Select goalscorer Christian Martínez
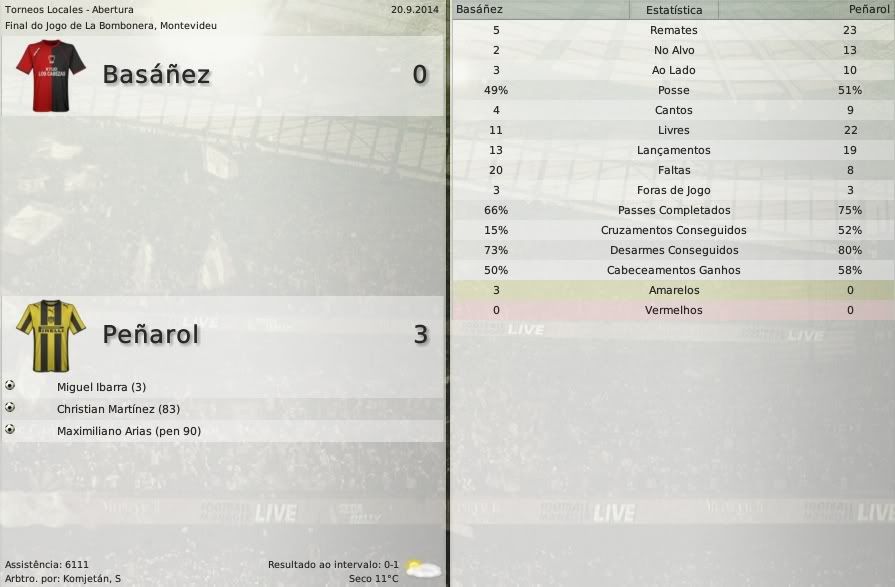Screen dimensions: 895x587 tap(118, 409)
